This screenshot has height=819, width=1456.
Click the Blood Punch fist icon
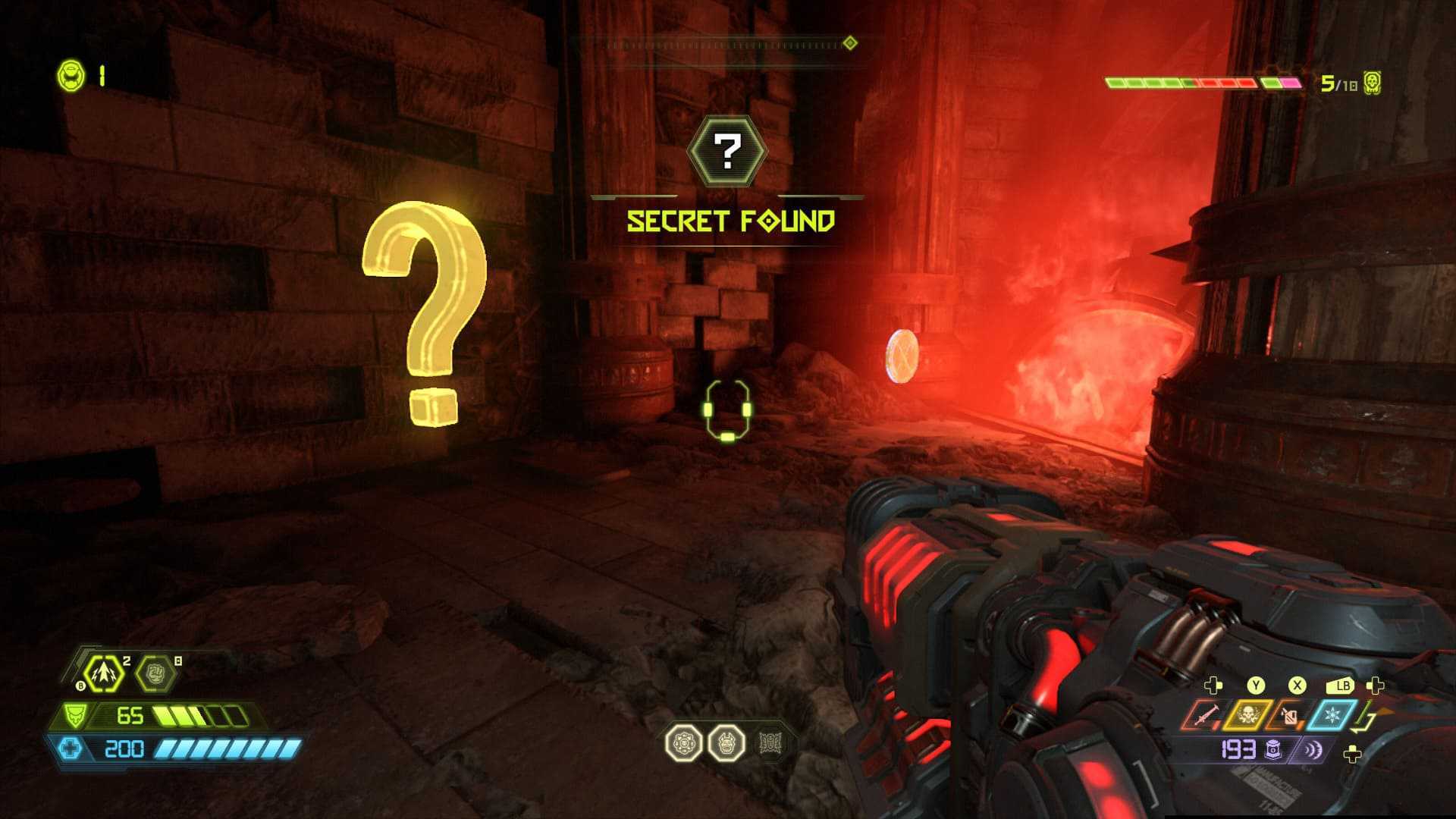point(155,673)
